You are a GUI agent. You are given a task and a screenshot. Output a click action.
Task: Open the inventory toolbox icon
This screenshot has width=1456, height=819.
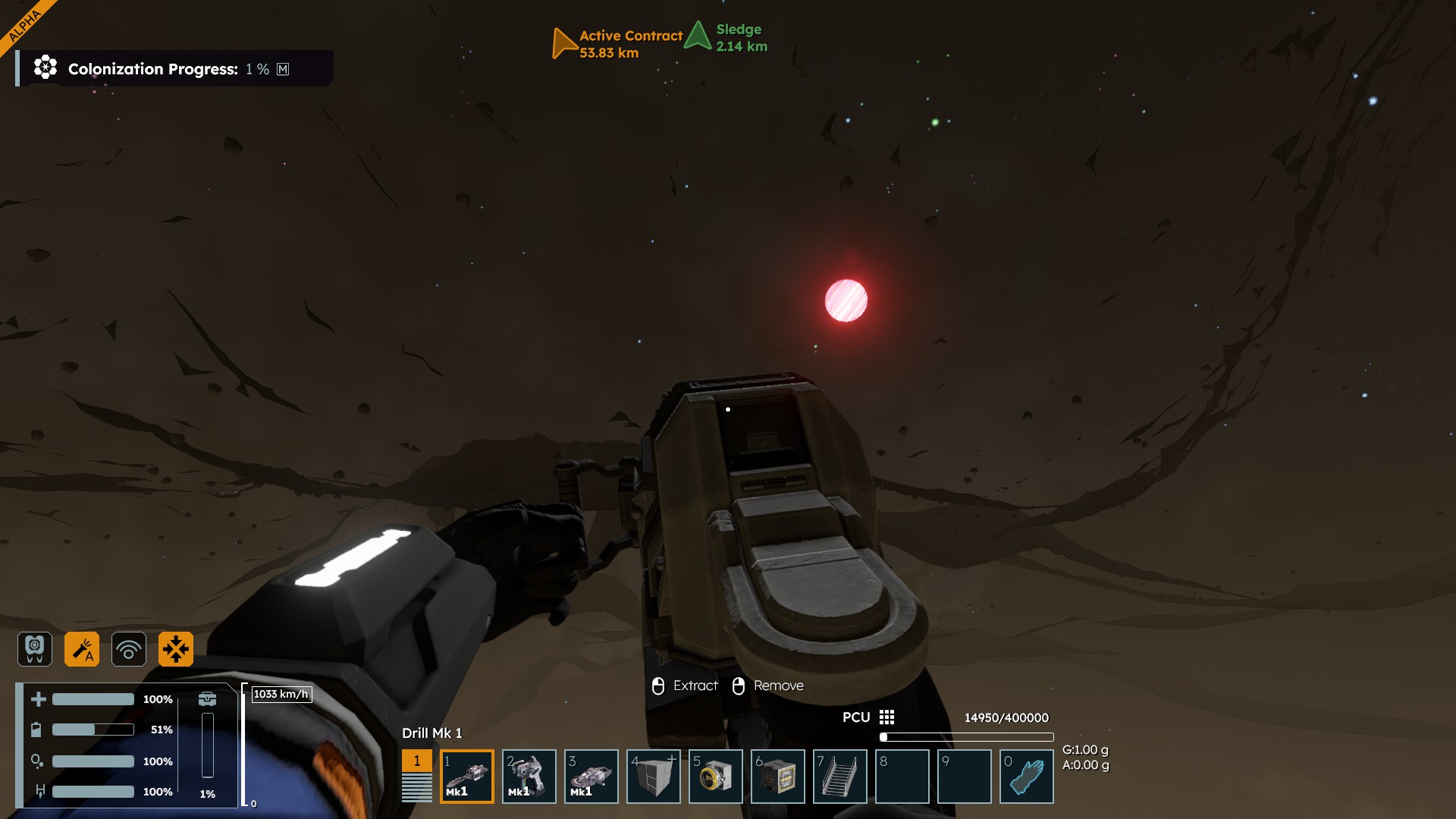207,698
